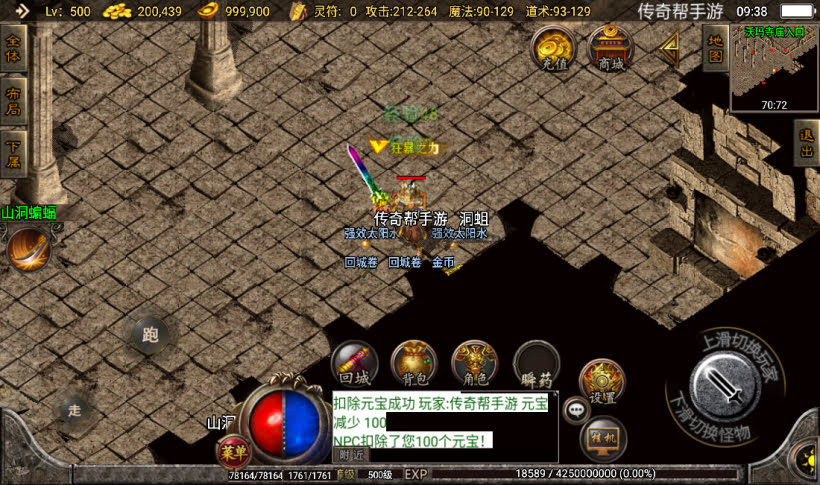
Task: Select the 全体 tab on the left
Action: point(13,50)
